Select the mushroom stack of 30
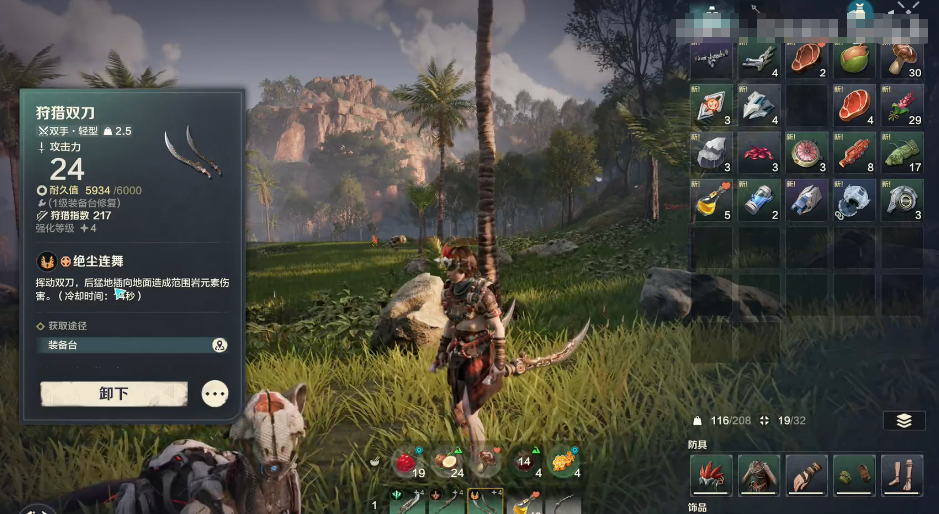The image size is (939, 514). pyautogui.click(x=903, y=60)
